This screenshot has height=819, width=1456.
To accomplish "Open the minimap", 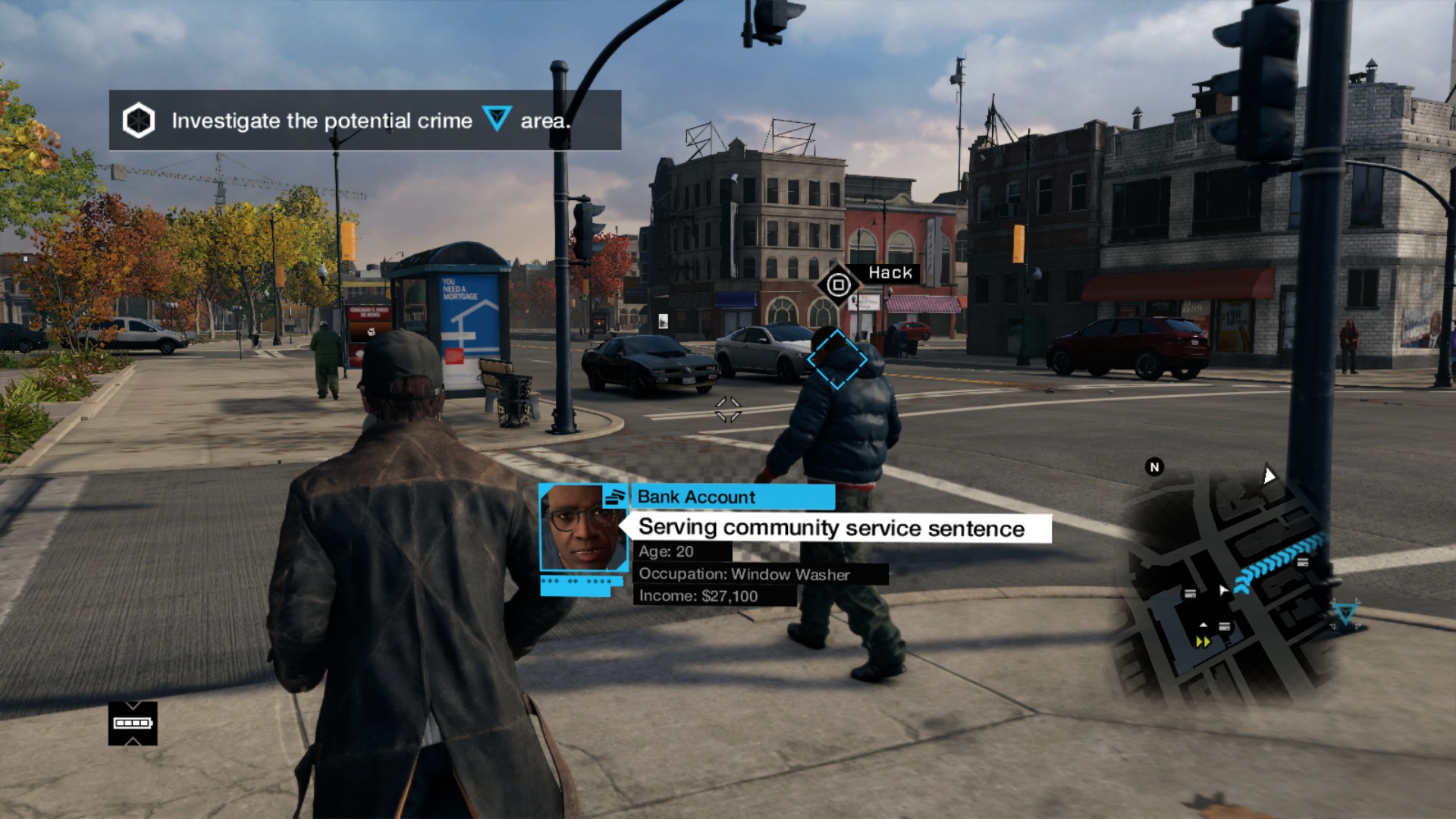I will pos(1228,584).
